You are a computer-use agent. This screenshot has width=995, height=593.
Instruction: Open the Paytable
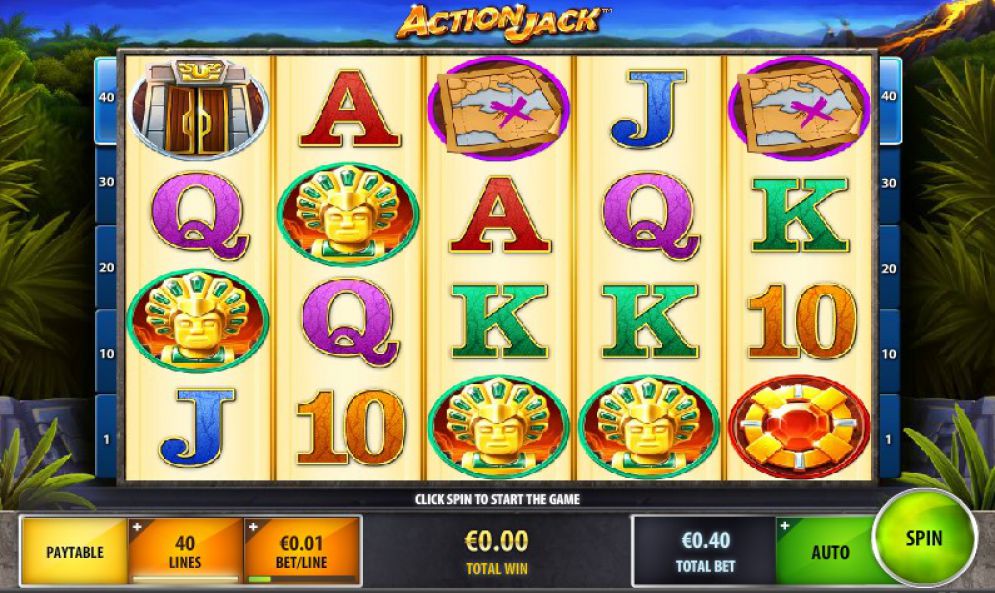coord(74,551)
